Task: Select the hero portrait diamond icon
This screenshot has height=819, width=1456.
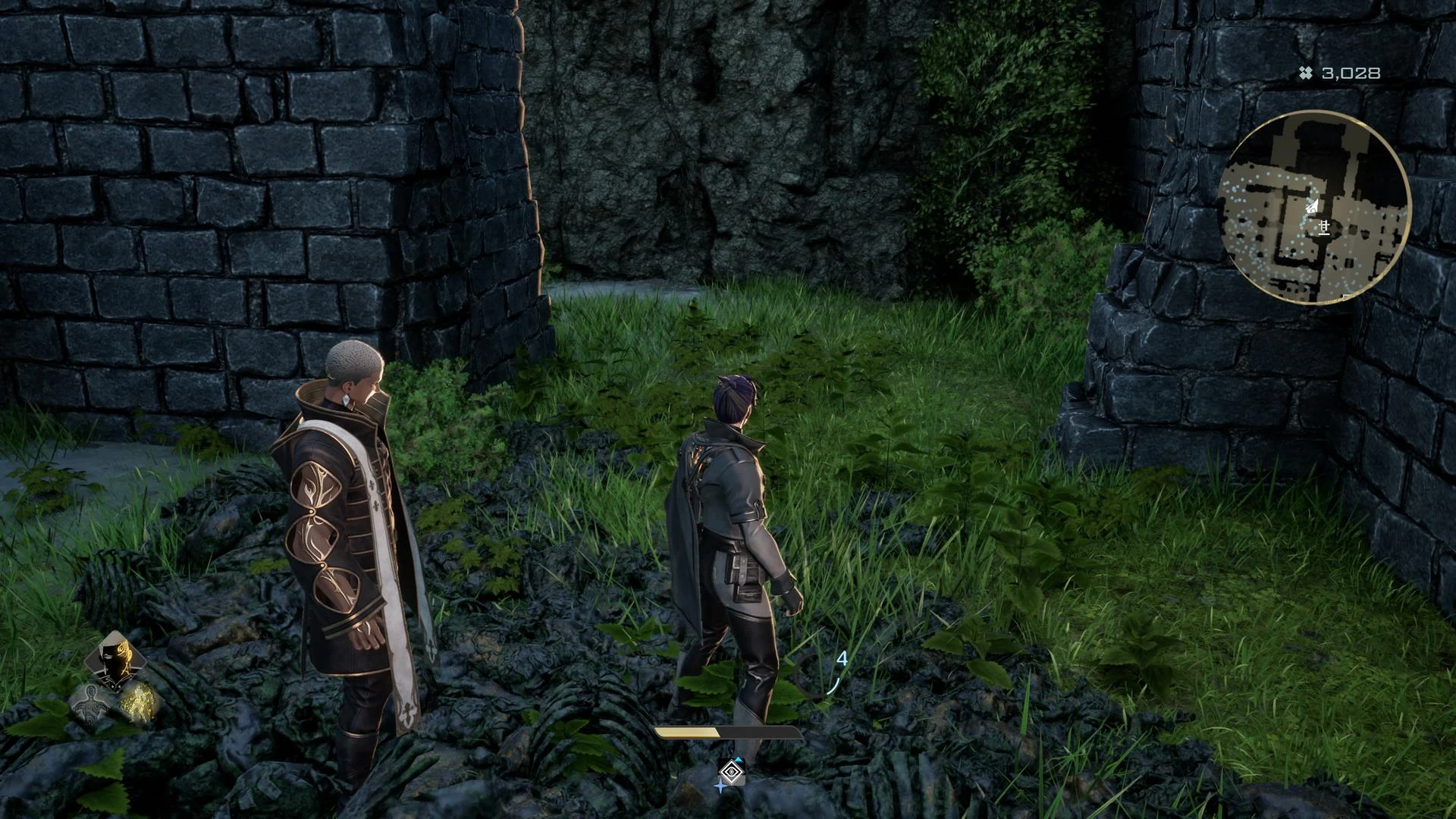Action: coord(116,661)
